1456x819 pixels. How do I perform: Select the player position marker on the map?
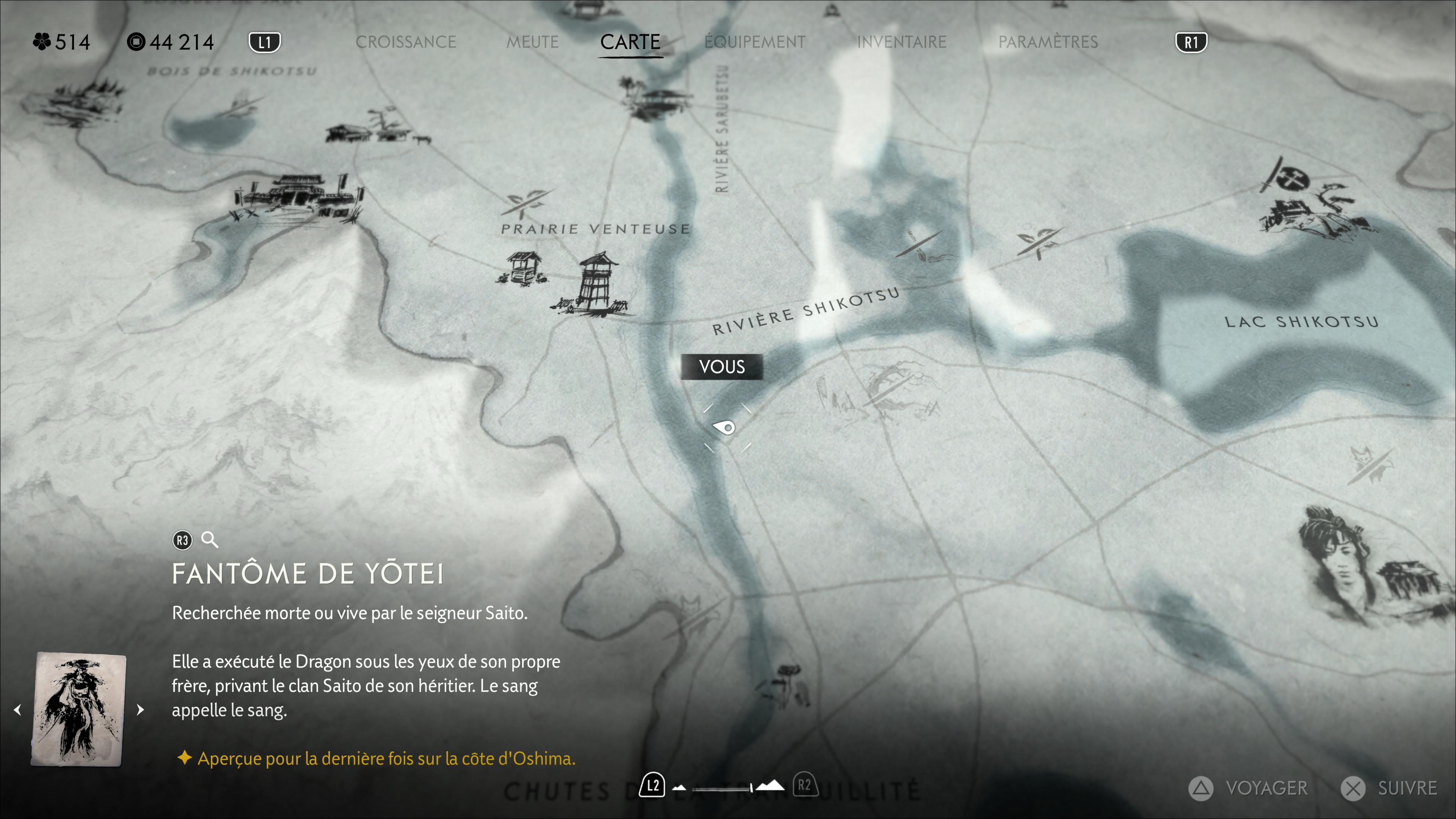[725, 427]
